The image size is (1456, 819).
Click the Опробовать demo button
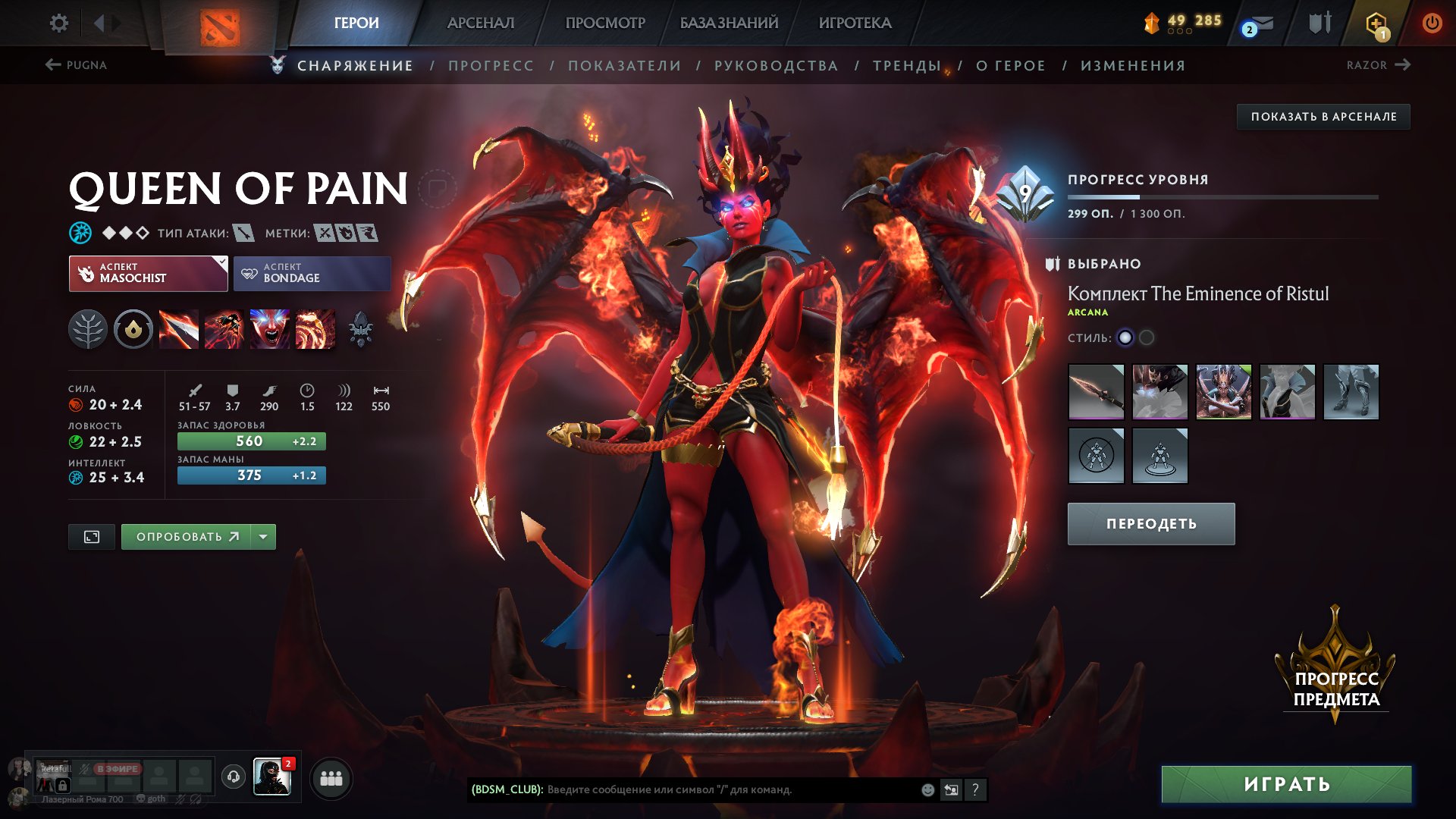[x=187, y=537]
